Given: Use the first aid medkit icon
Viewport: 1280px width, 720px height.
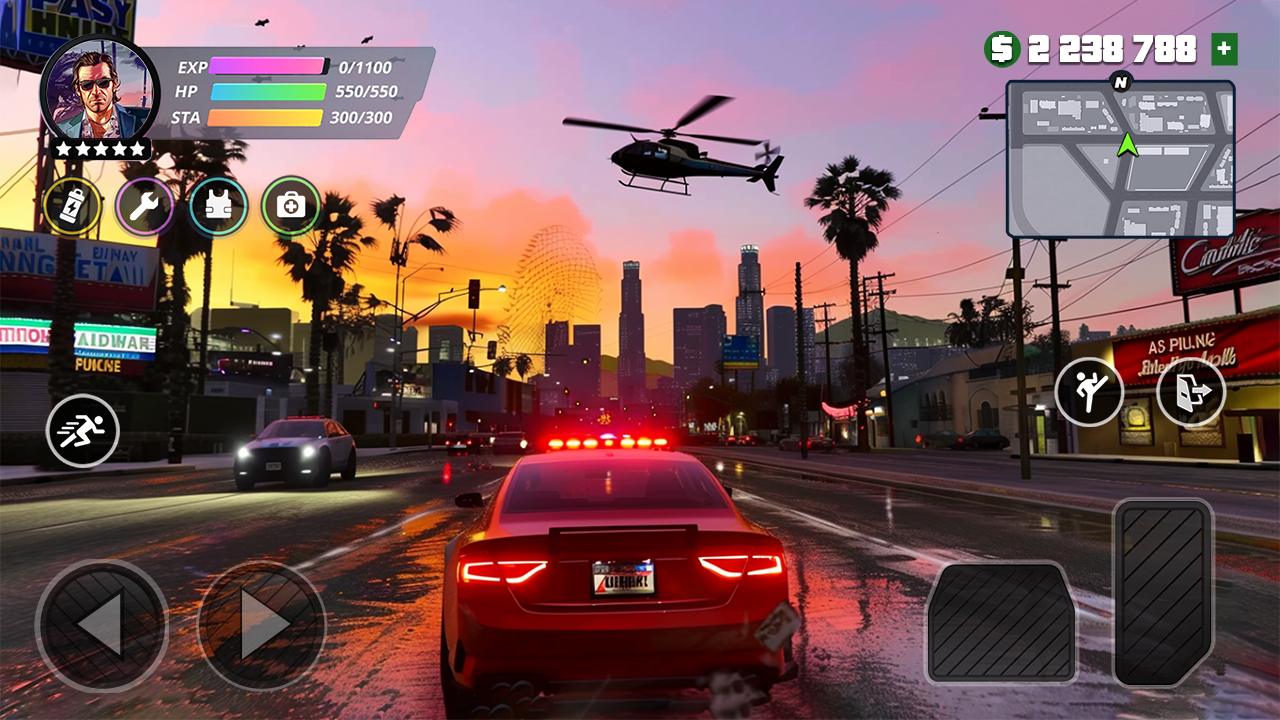Looking at the screenshot, I should [x=291, y=207].
